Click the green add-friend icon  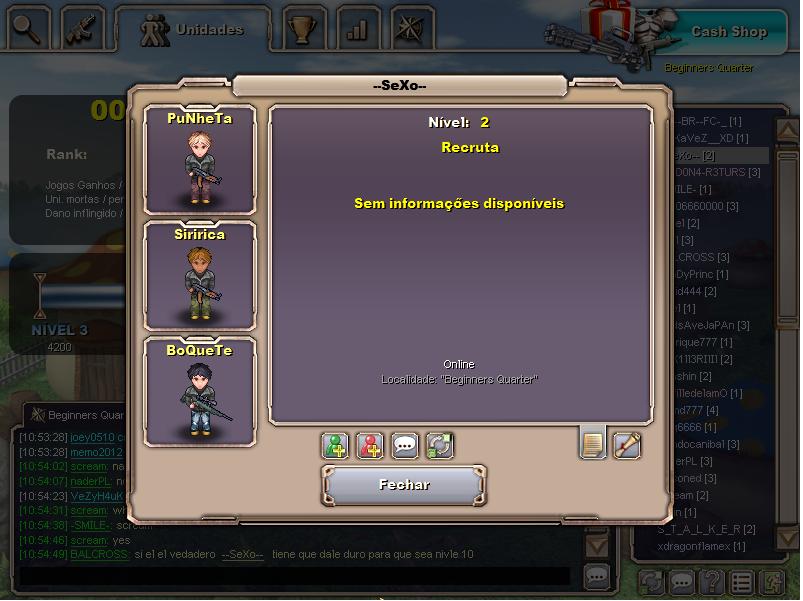coord(336,445)
